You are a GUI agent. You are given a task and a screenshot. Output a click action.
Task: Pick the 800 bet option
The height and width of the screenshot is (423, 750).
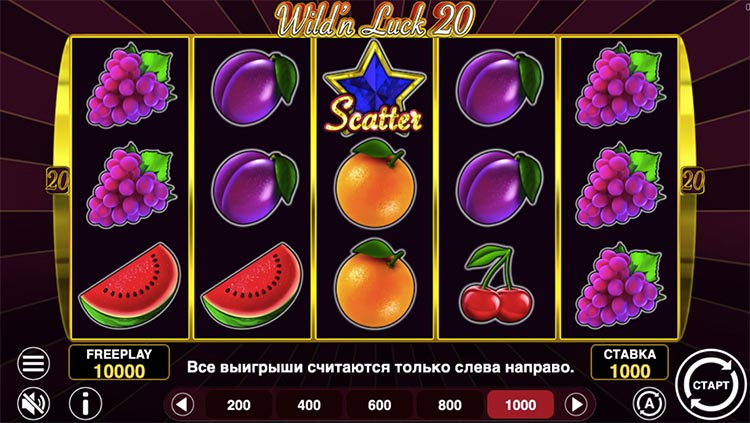click(450, 405)
